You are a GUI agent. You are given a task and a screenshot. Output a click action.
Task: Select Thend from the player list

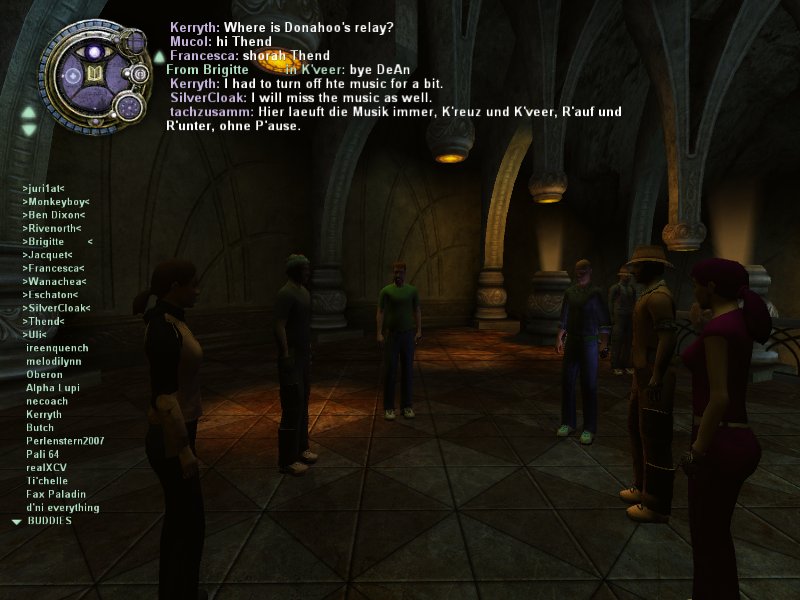(43, 321)
